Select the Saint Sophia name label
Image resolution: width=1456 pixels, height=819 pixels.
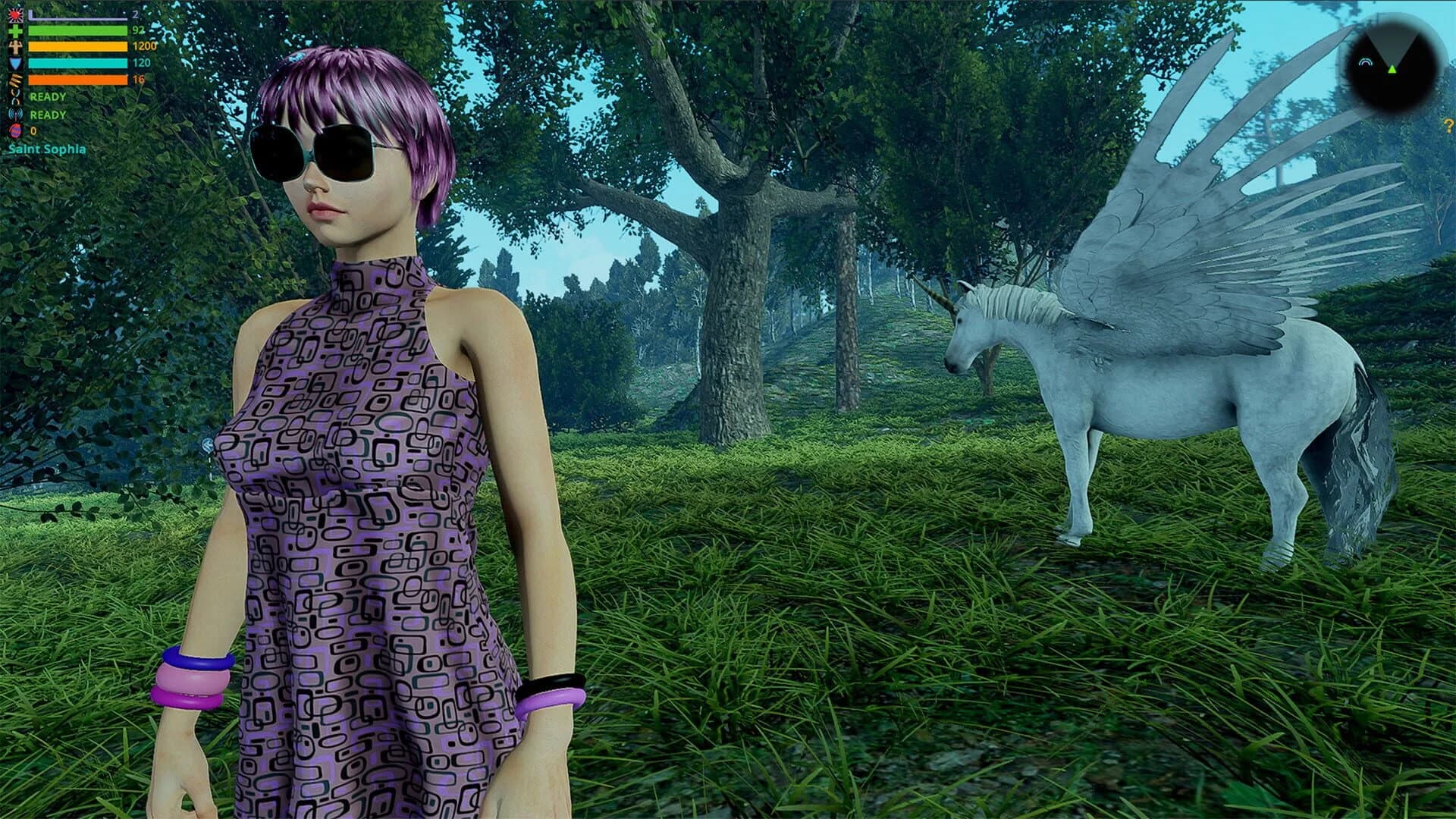pyautogui.click(x=47, y=149)
